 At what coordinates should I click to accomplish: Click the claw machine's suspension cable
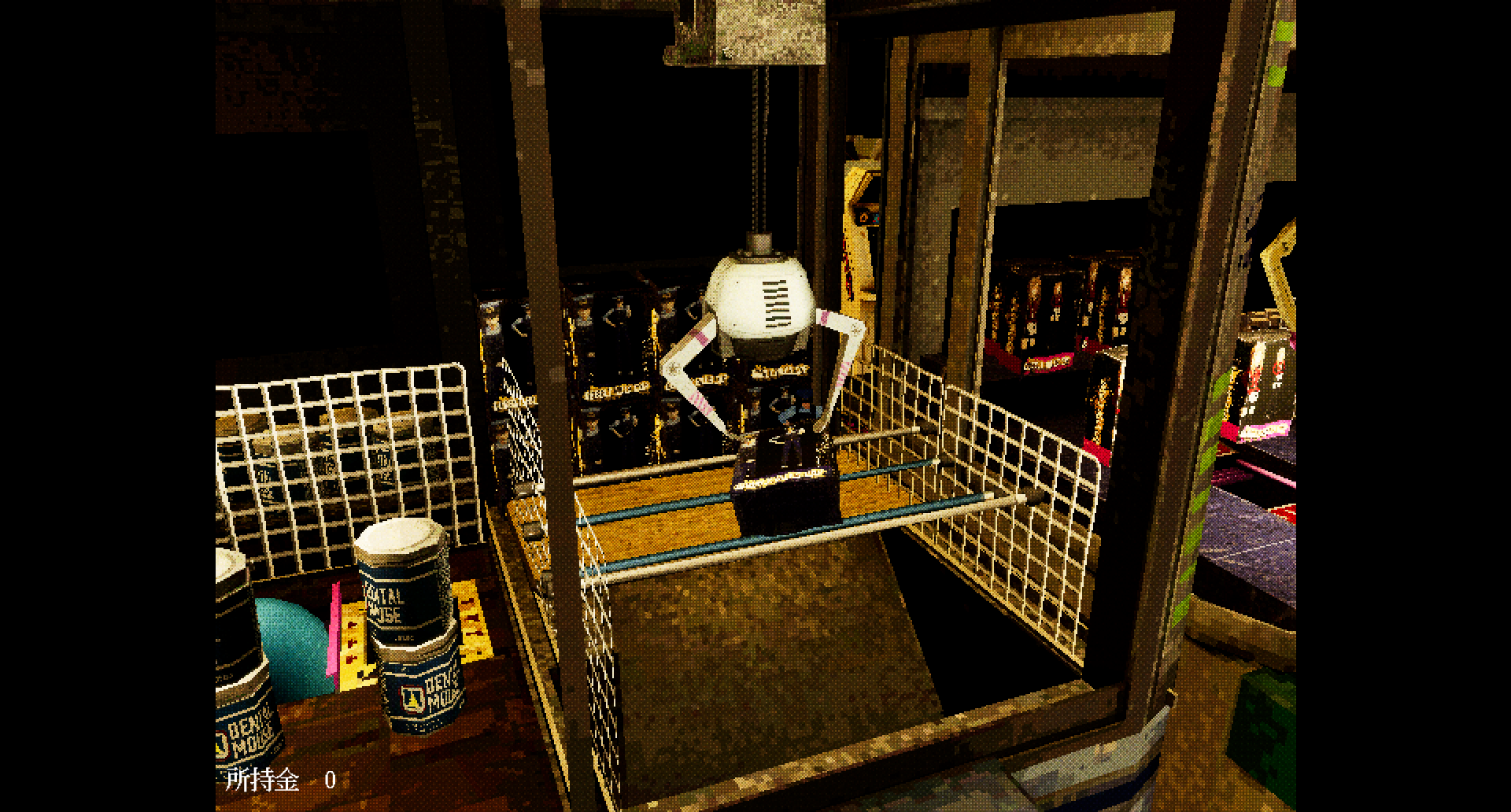click(759, 142)
